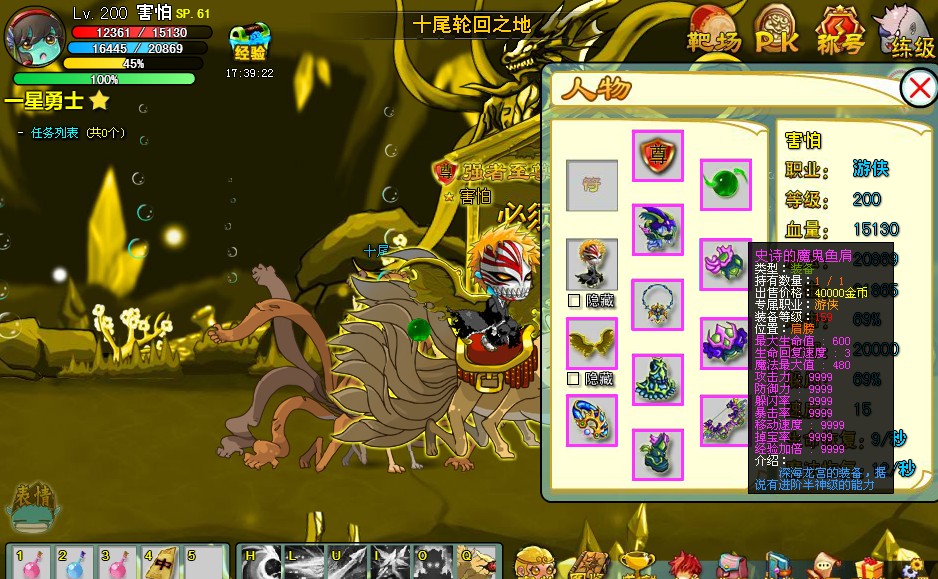Select the green orb equipment slot
Screen dimensions: 938x579
pyautogui.click(x=725, y=184)
